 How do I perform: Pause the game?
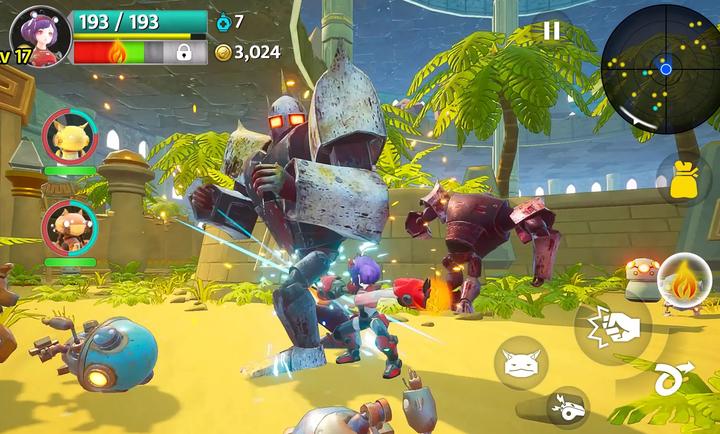click(551, 31)
